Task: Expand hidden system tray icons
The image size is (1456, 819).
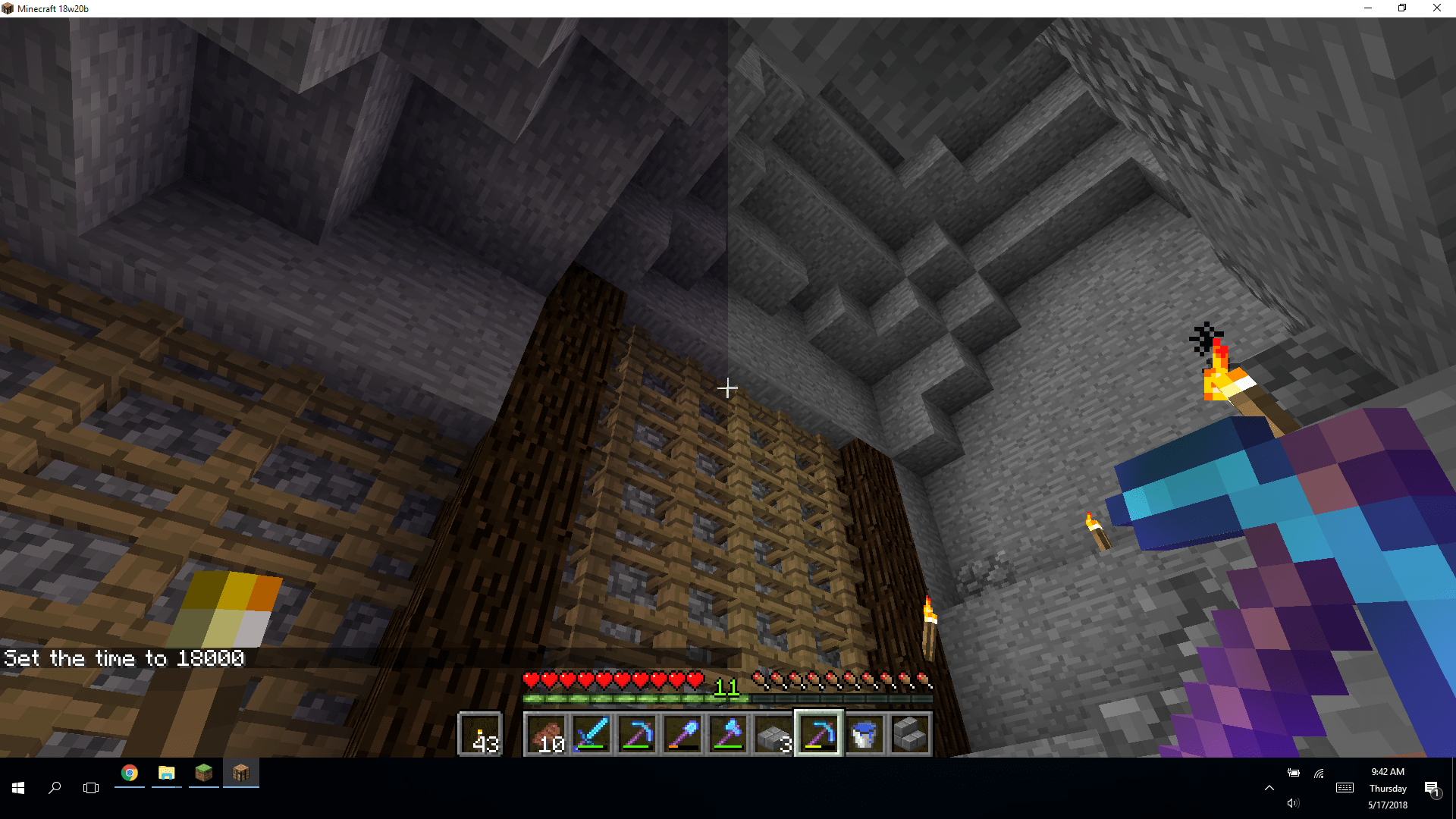Action: (x=1269, y=788)
